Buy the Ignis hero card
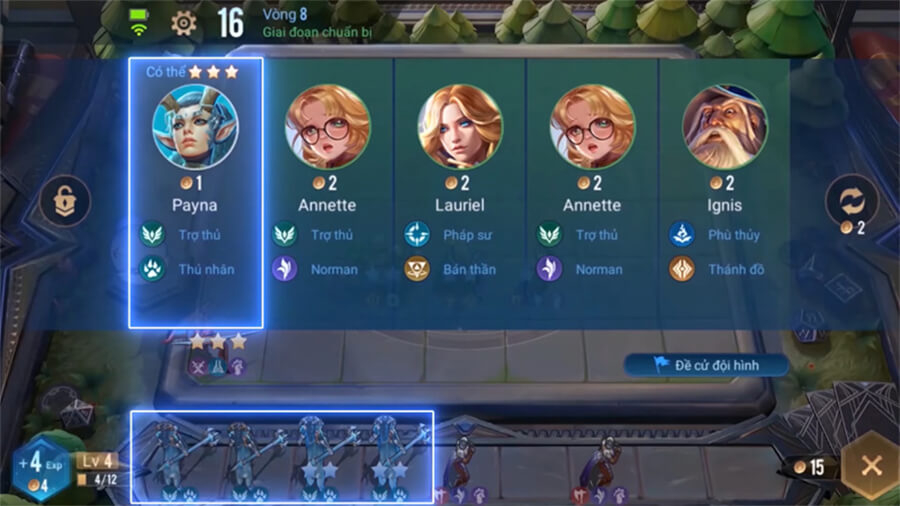The image size is (900, 506). pos(724,190)
